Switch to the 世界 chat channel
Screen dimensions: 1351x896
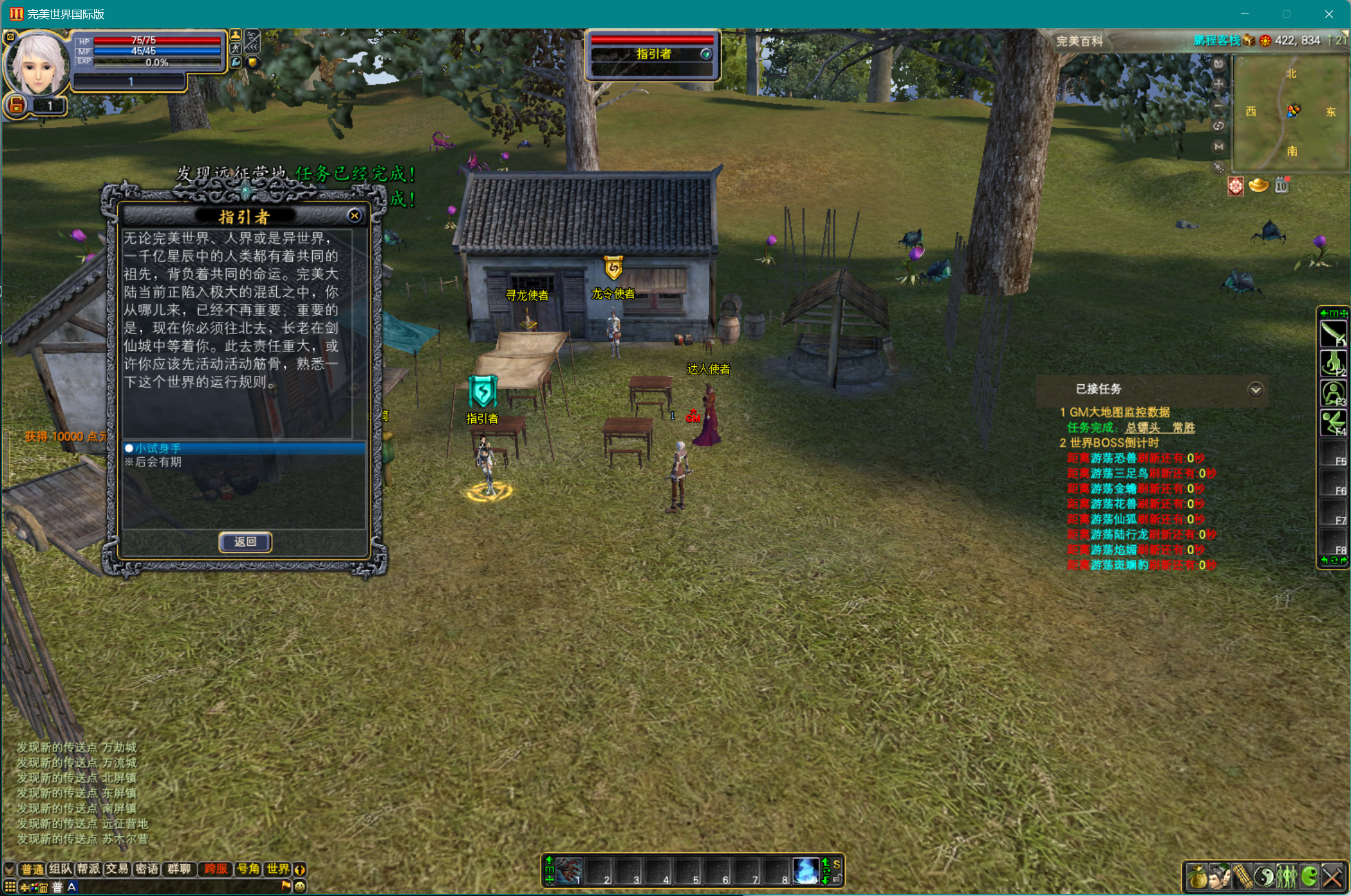278,869
